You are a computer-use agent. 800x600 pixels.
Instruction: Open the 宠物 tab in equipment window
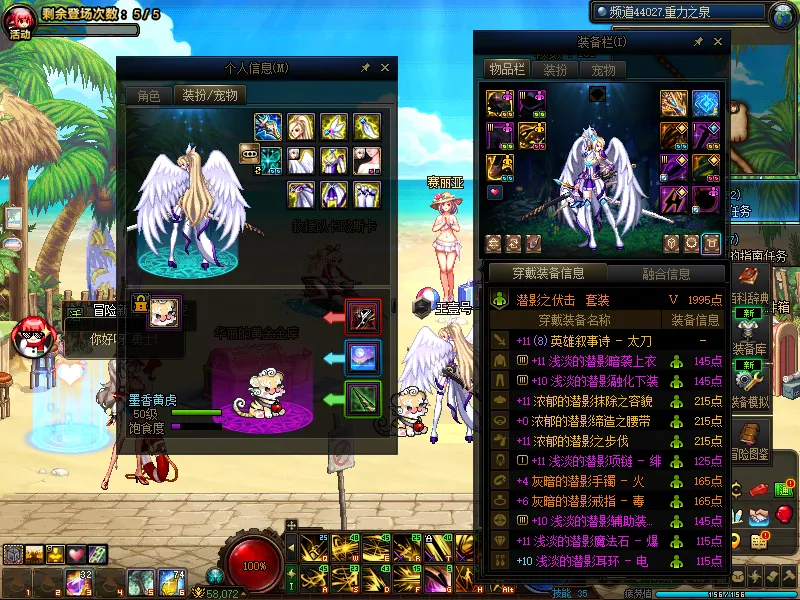point(603,70)
